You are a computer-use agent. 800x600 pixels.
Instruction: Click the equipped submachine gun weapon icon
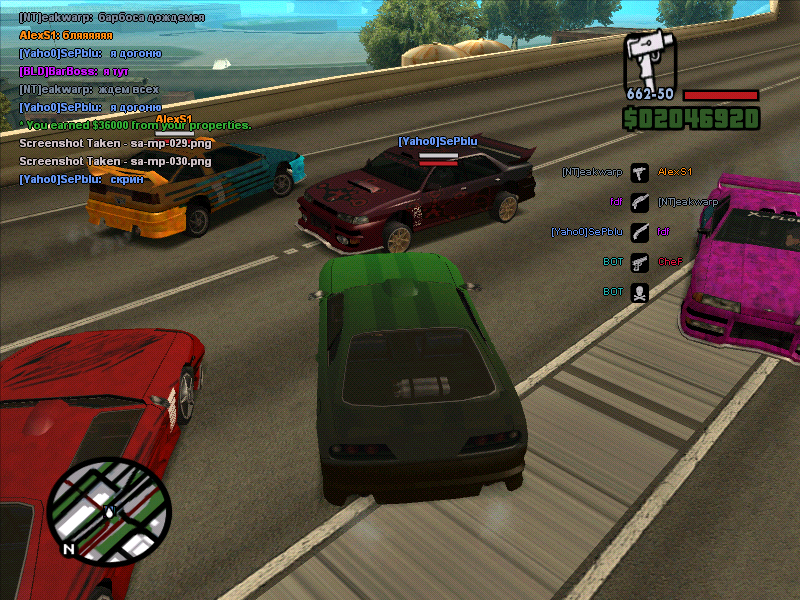651,60
